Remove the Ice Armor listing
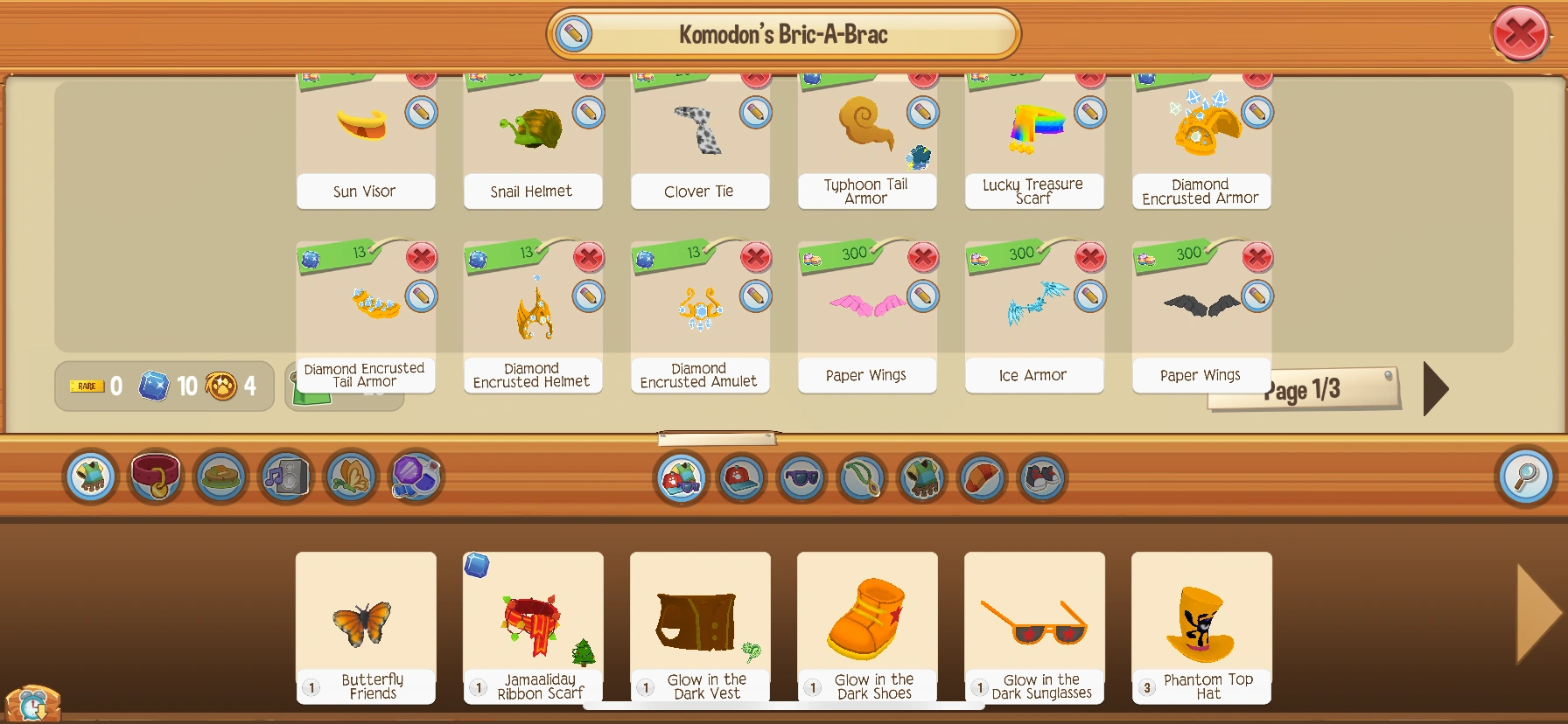Image resolution: width=1568 pixels, height=724 pixels. [x=1088, y=258]
